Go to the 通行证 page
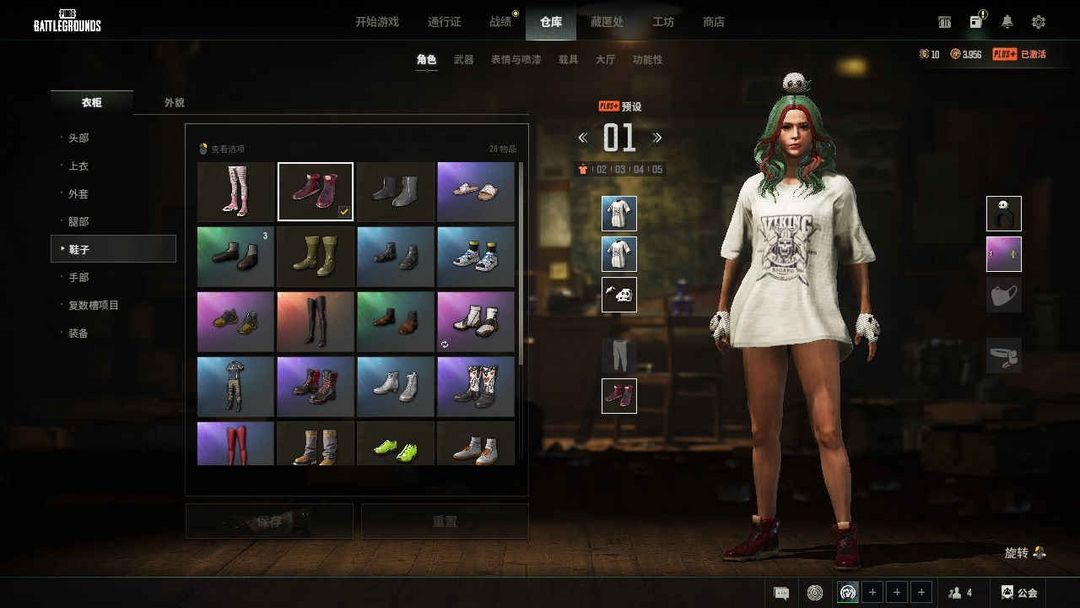The image size is (1080, 608). (x=444, y=22)
